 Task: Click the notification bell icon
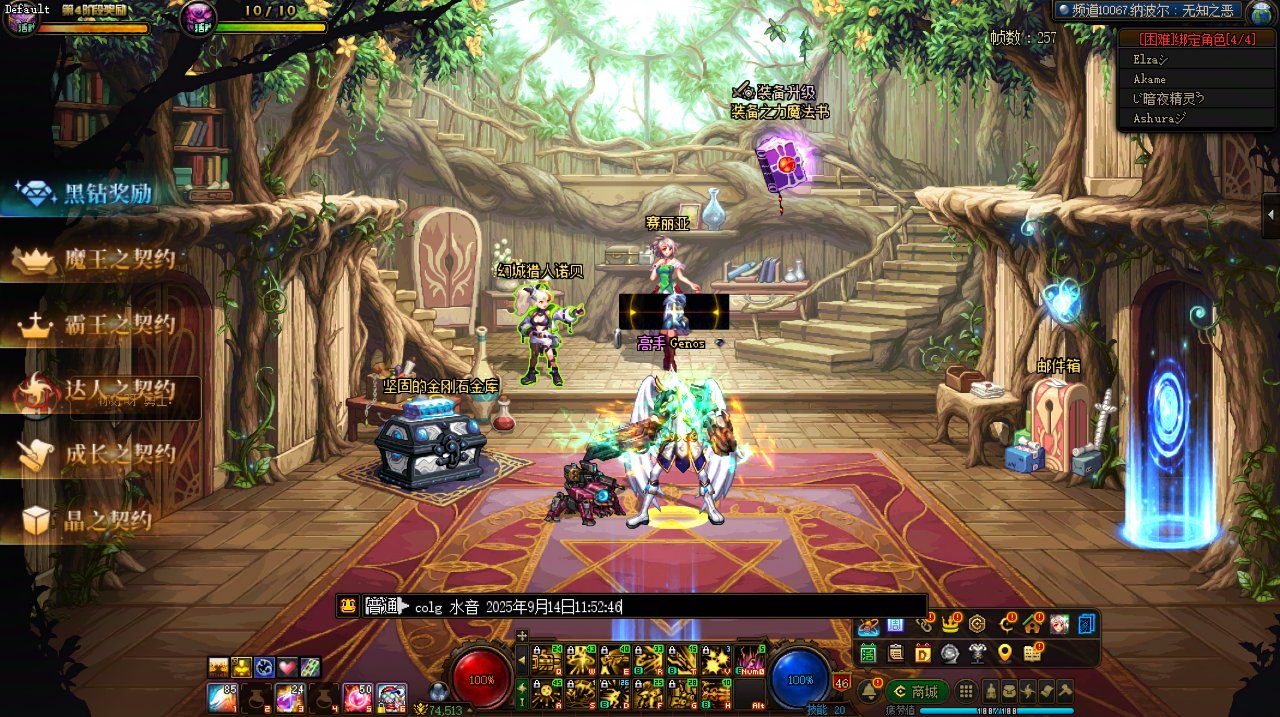pos(868,691)
